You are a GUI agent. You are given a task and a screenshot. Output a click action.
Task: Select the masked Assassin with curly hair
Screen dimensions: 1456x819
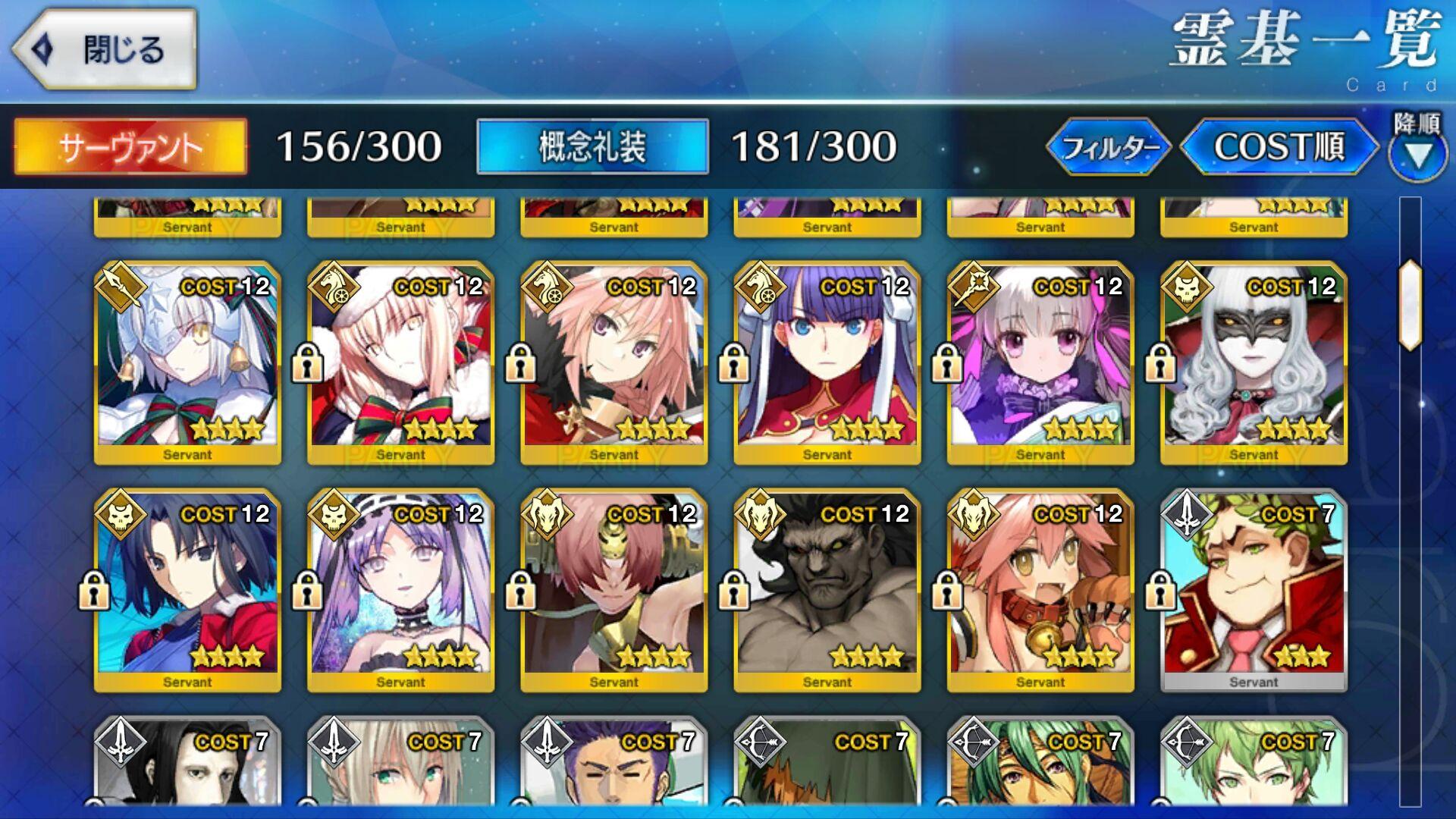tap(1253, 362)
